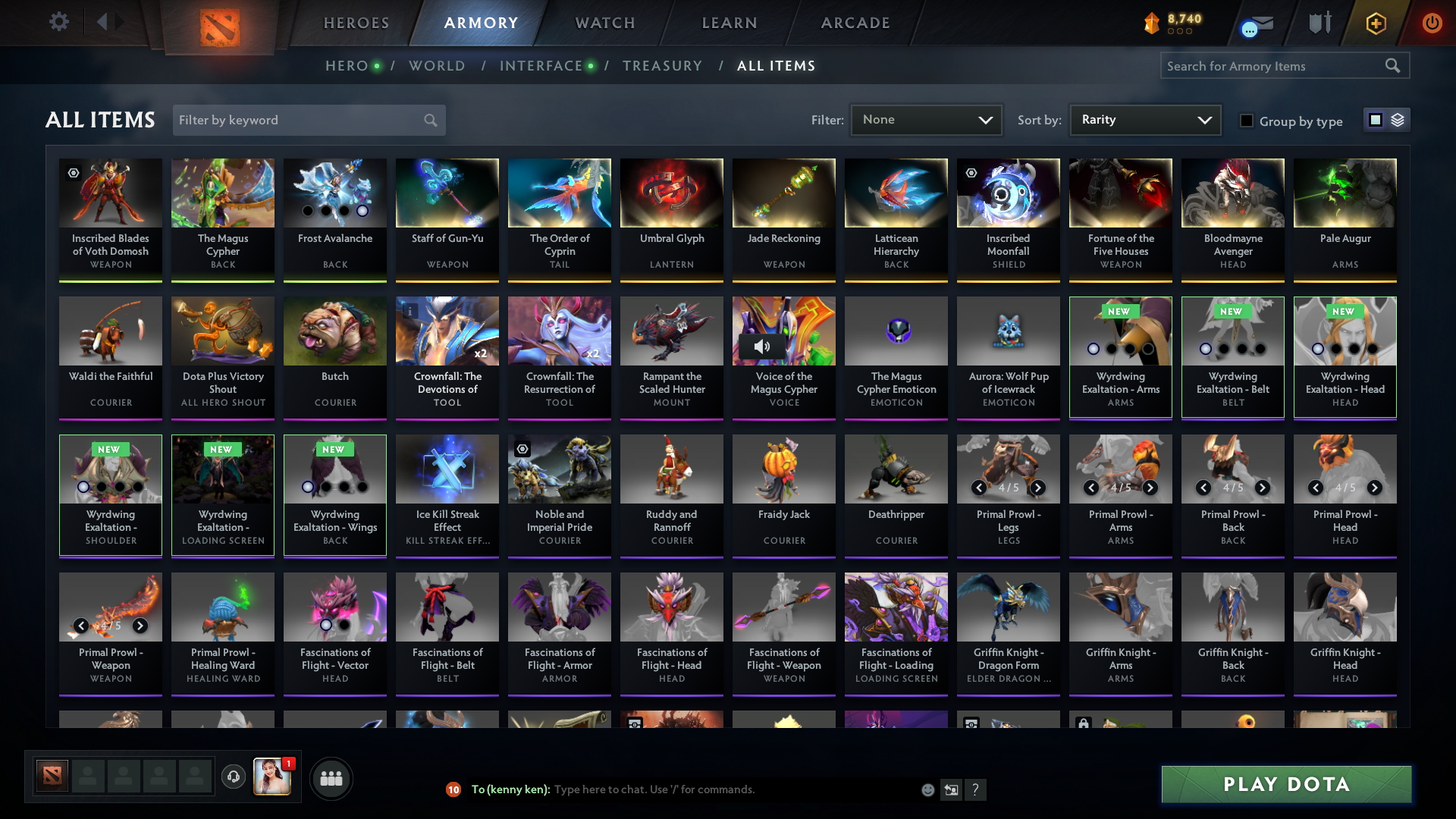The width and height of the screenshot is (1456, 819).
Task: Click the next arrow on Primal Prowl - Legs
Action: [x=1036, y=488]
